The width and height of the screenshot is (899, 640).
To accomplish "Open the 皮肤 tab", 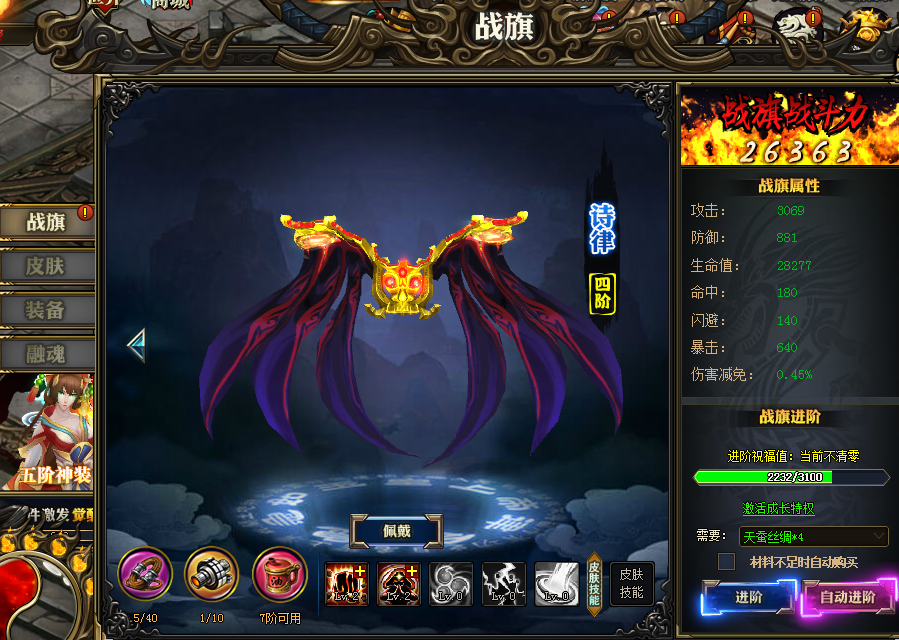I will [46, 266].
